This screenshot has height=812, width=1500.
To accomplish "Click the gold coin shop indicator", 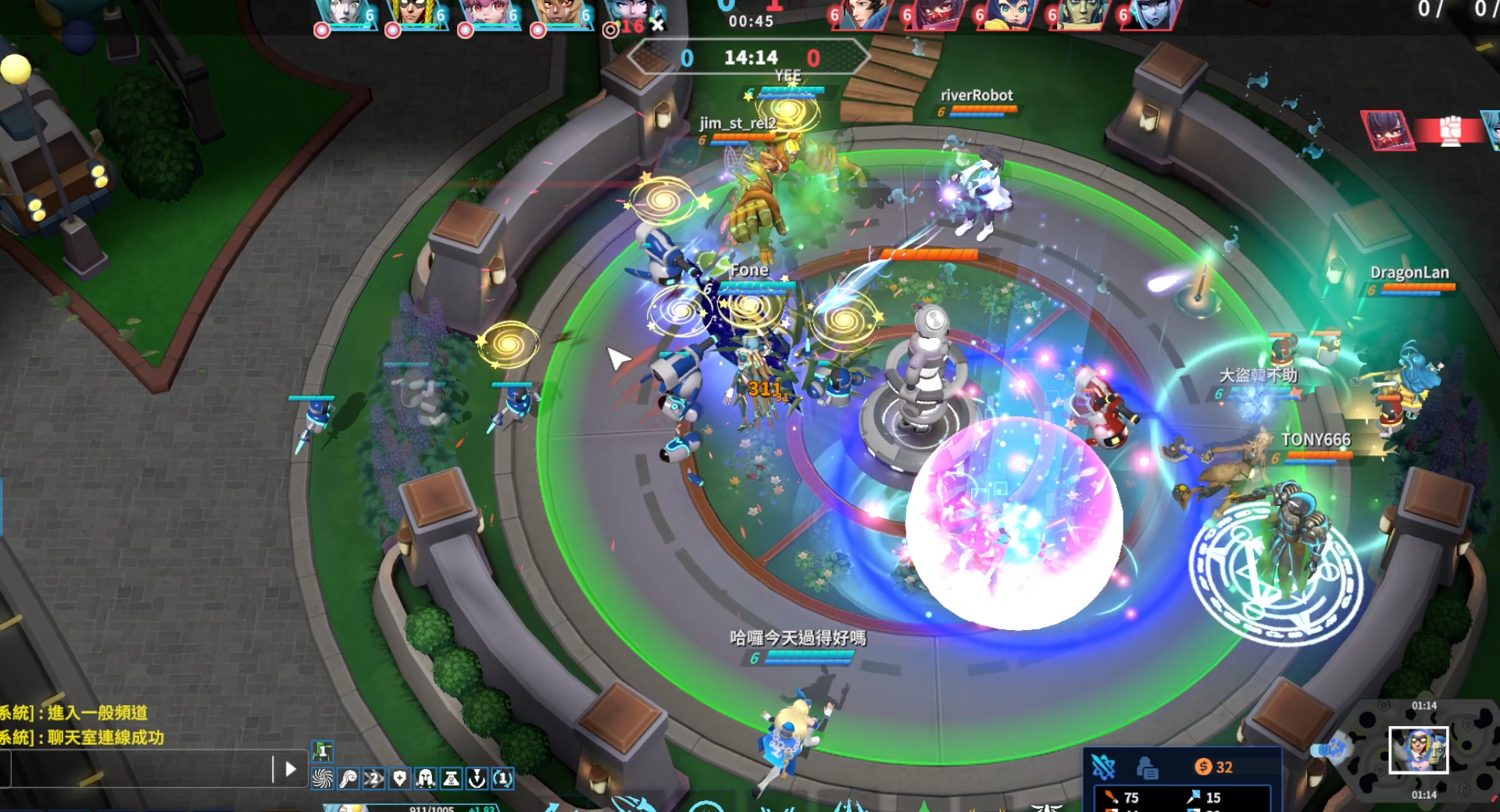I will pos(1213,767).
